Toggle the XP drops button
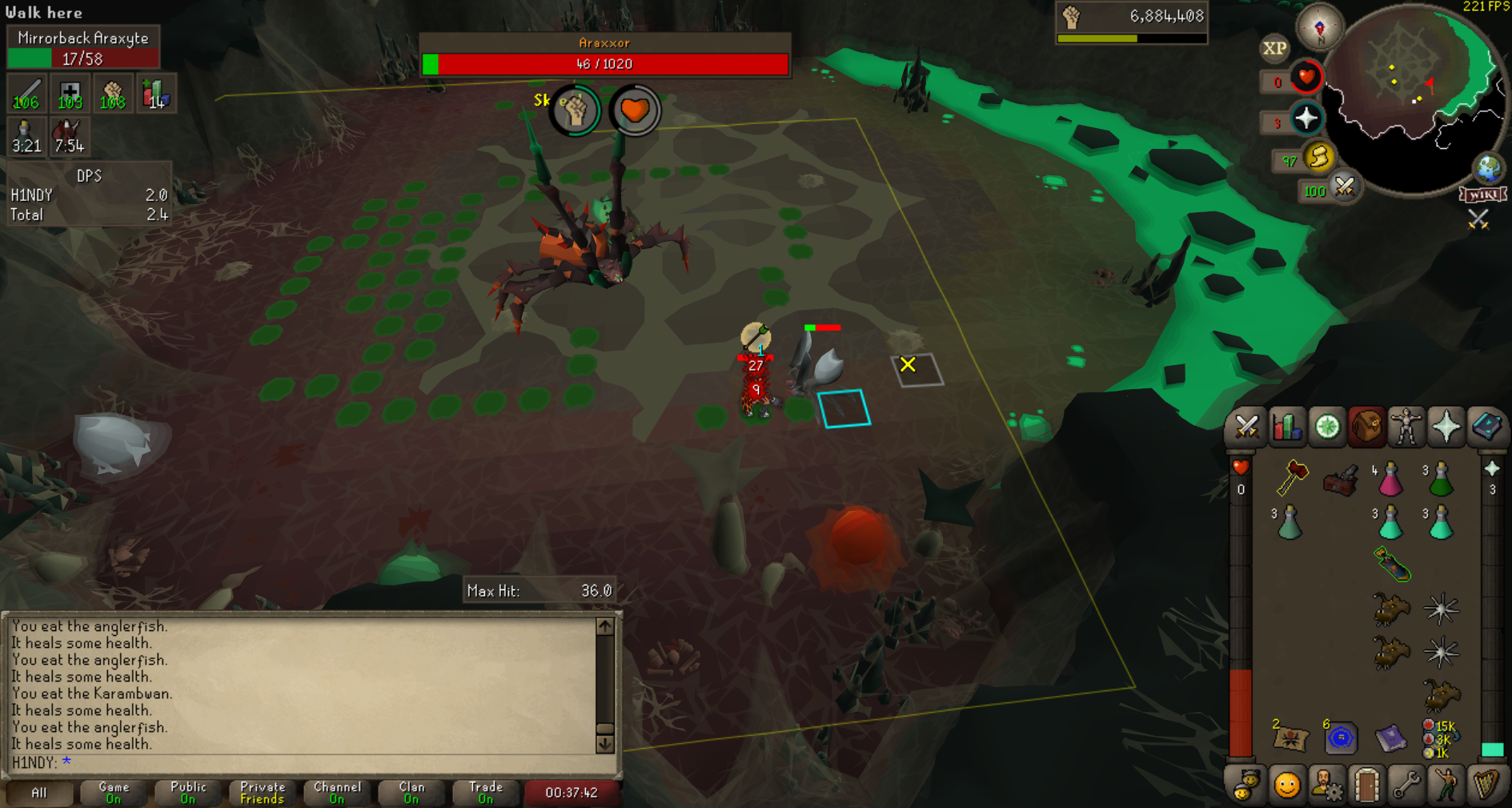 (1274, 49)
